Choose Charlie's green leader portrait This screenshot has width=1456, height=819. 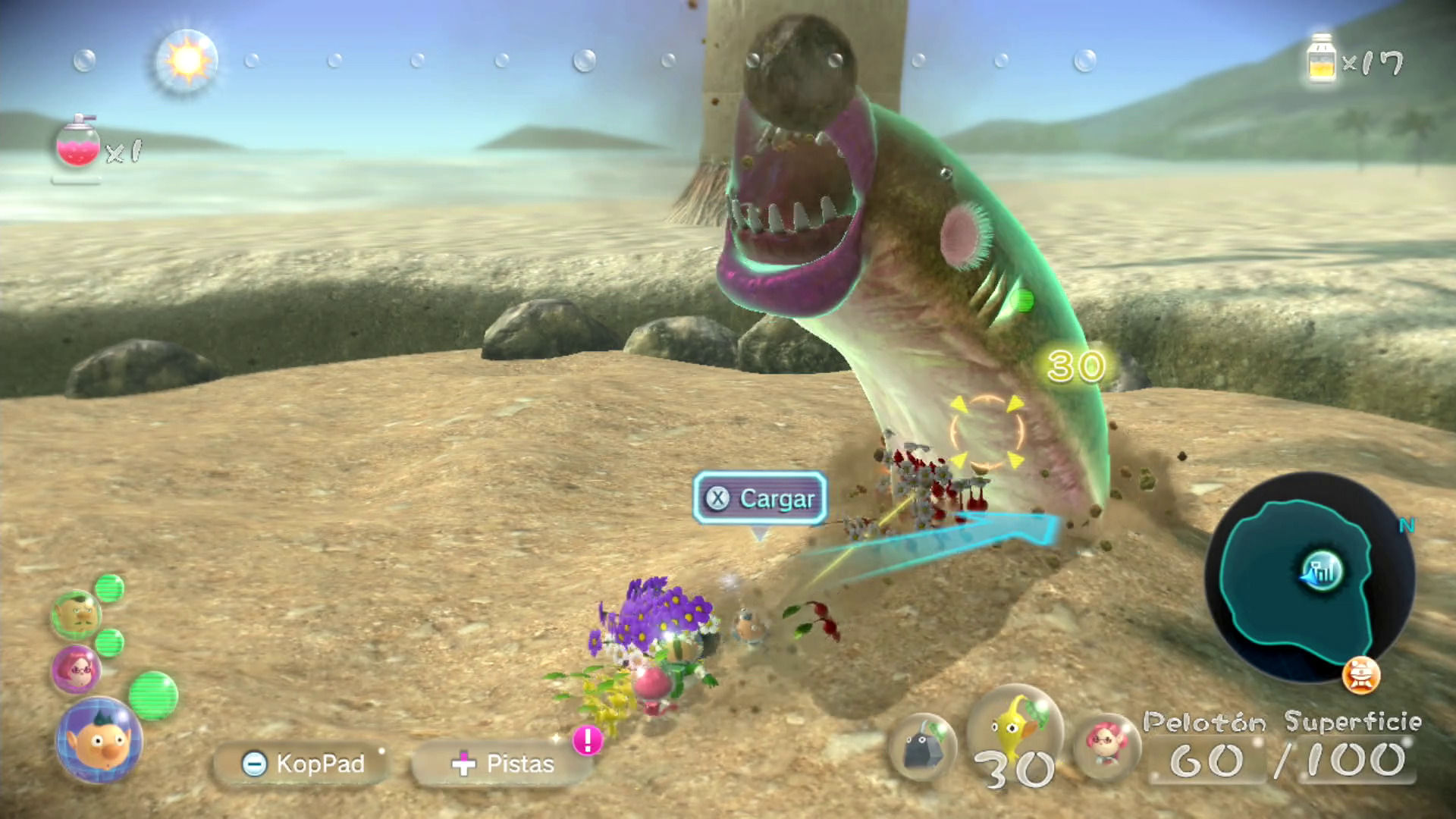point(75,614)
